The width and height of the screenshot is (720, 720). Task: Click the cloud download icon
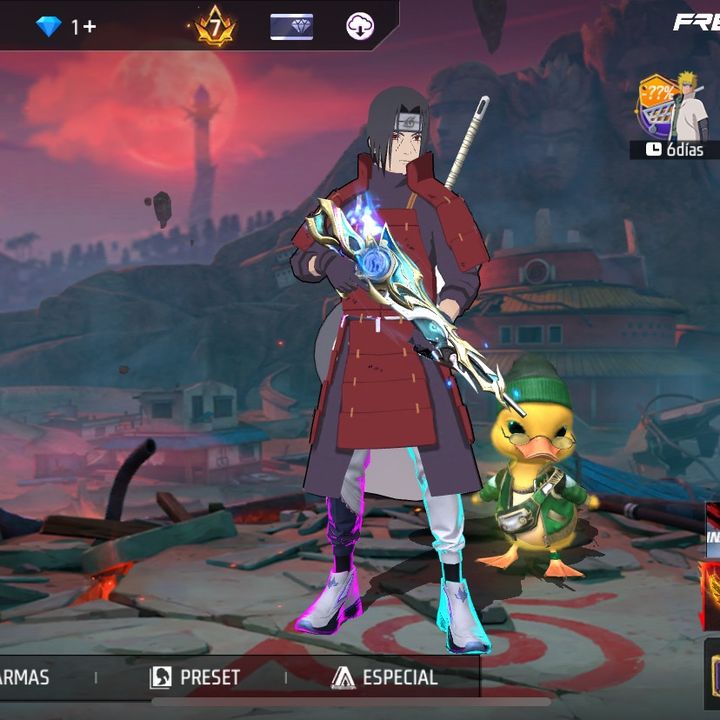tap(360, 27)
